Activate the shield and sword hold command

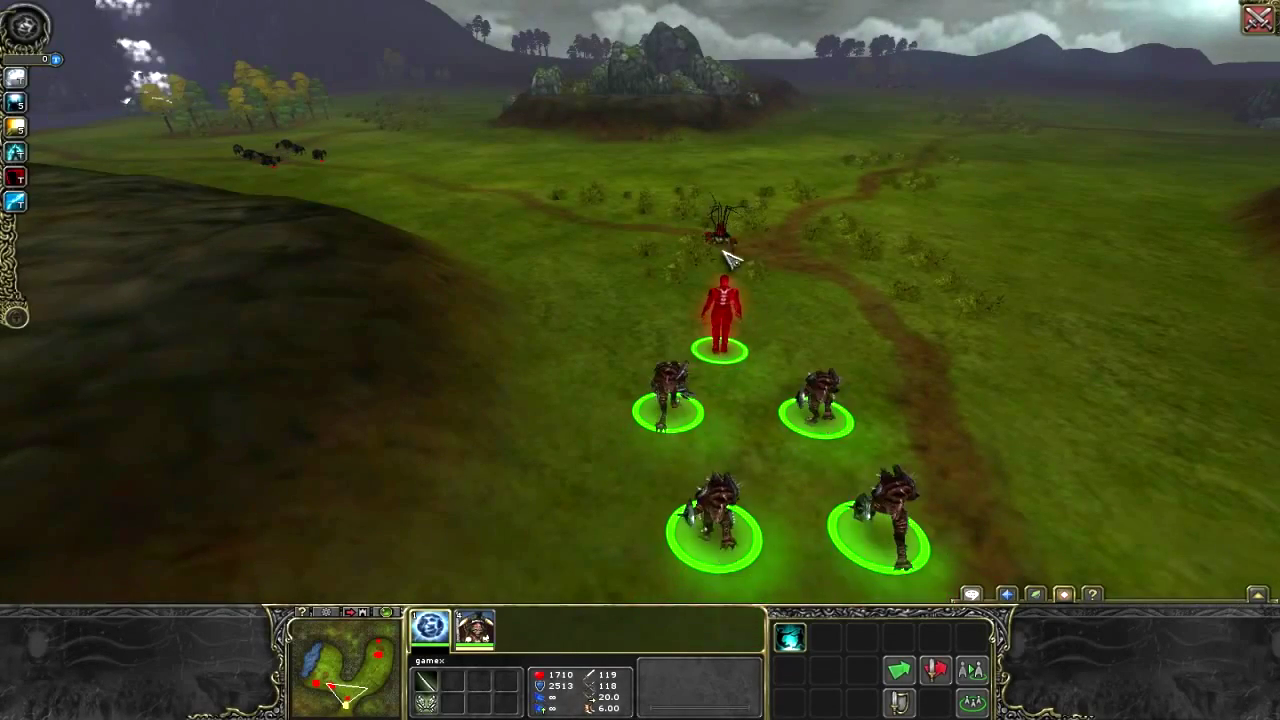(899, 702)
